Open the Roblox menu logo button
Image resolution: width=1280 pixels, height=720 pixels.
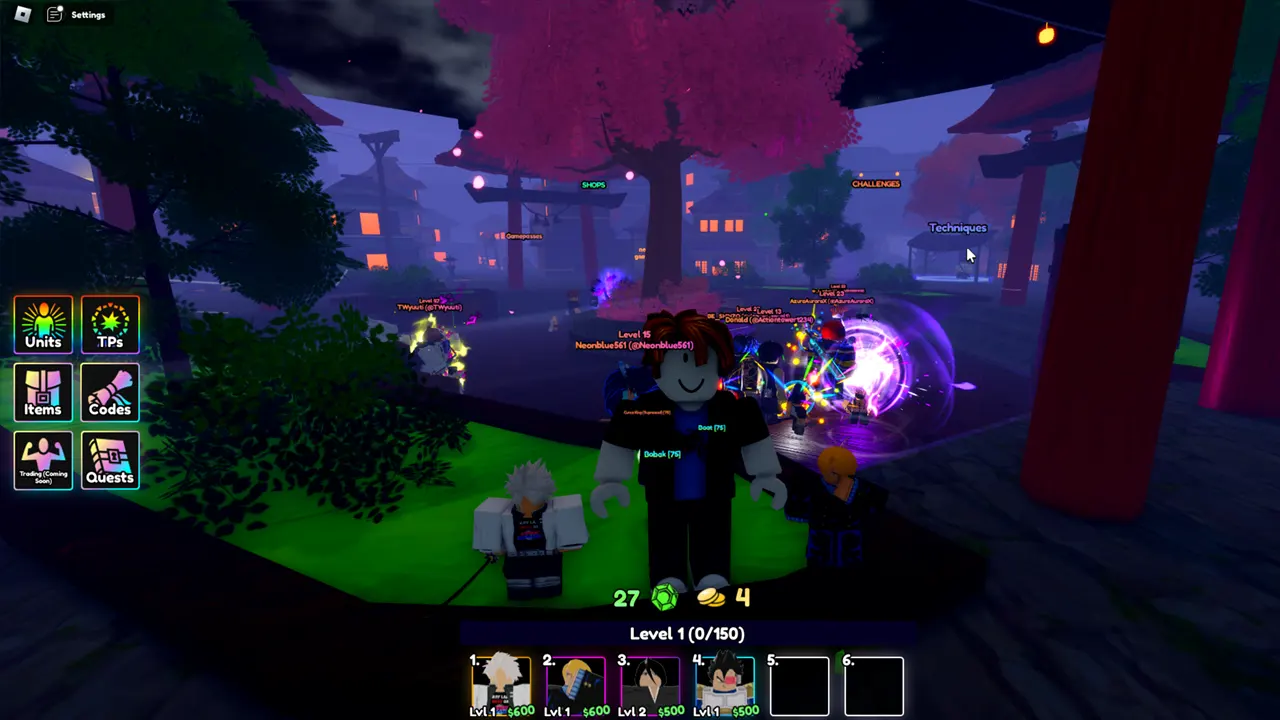(x=24, y=14)
